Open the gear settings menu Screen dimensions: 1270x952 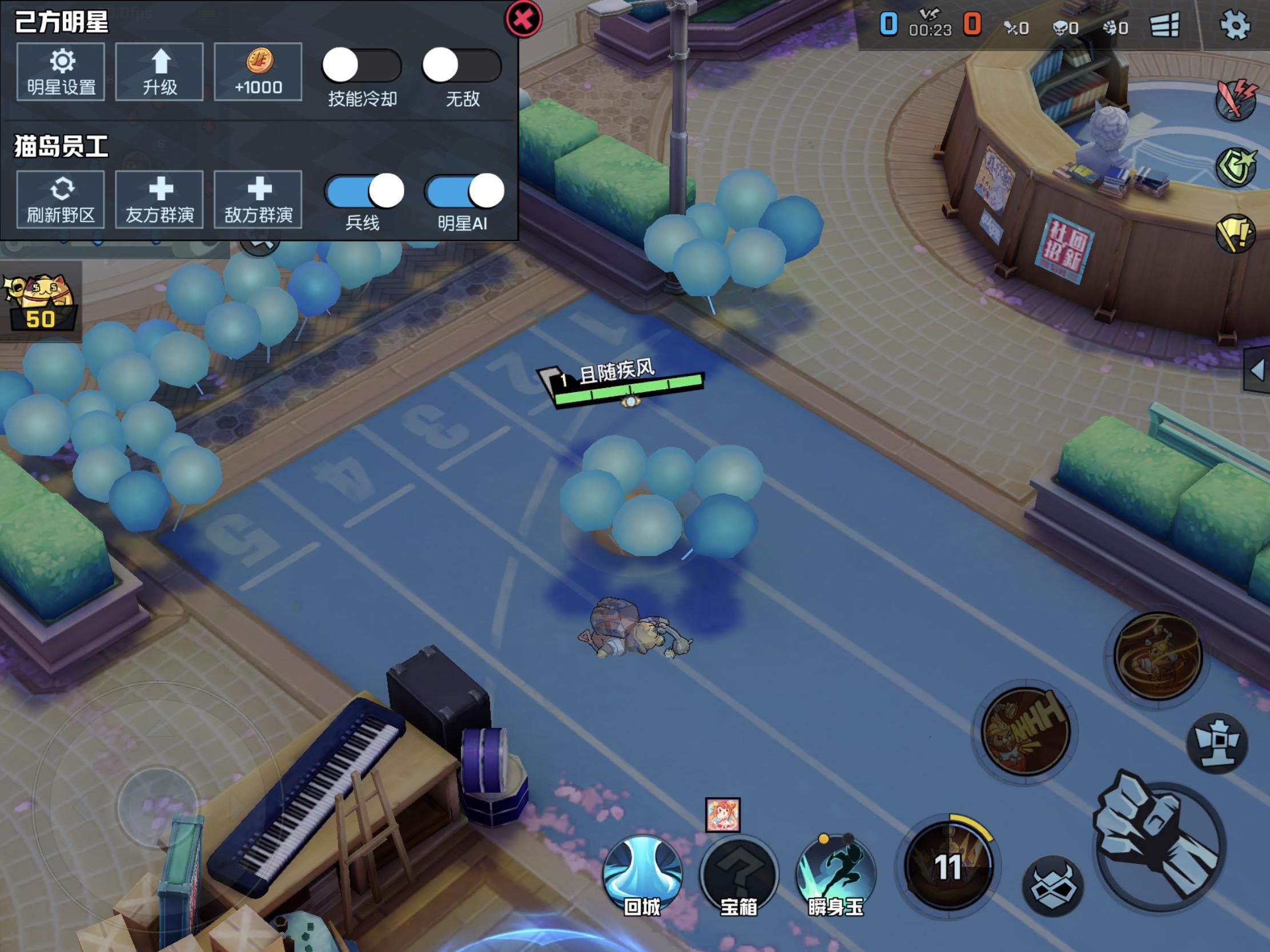[1234, 25]
